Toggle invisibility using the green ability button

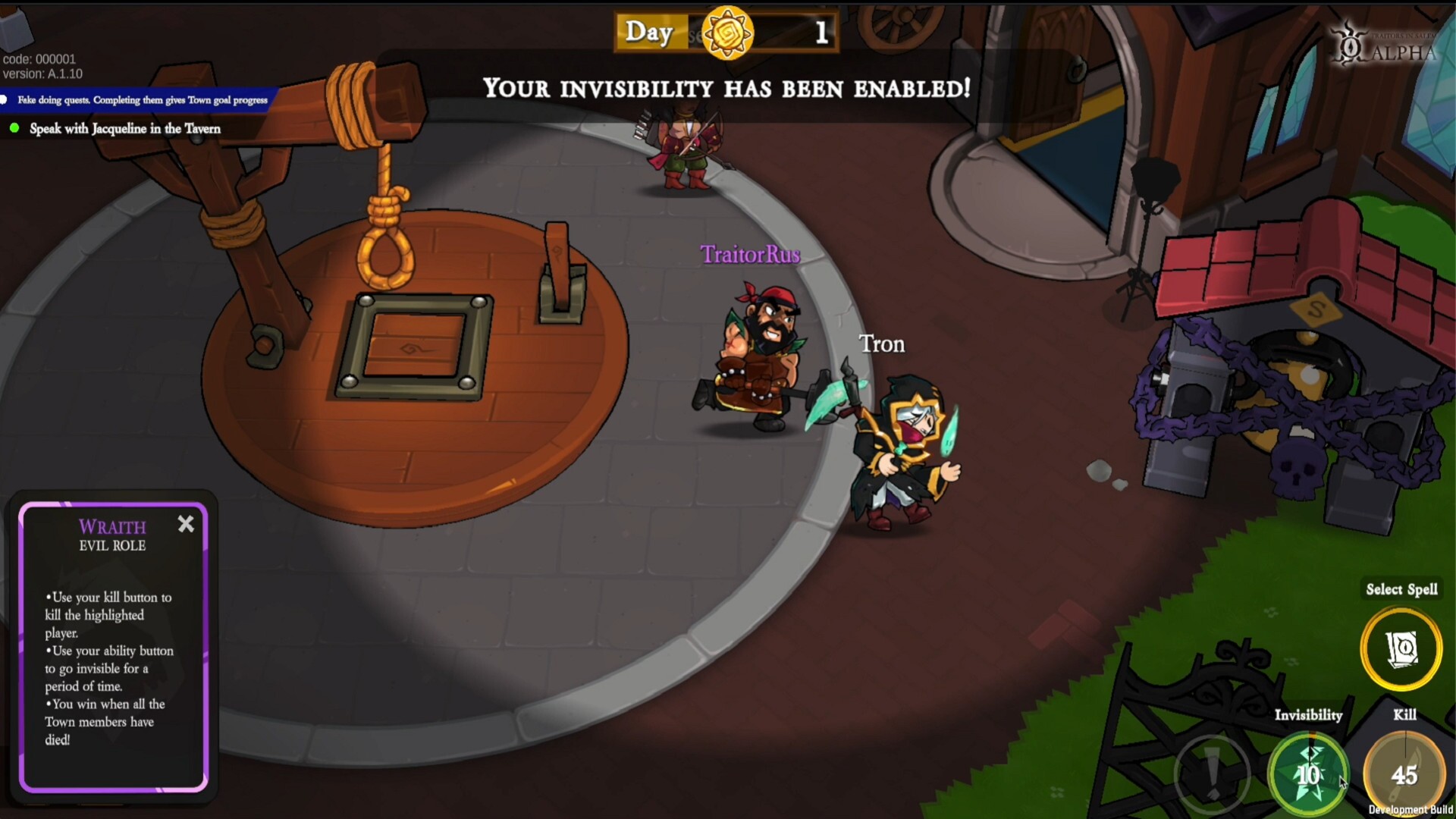pos(1311,773)
